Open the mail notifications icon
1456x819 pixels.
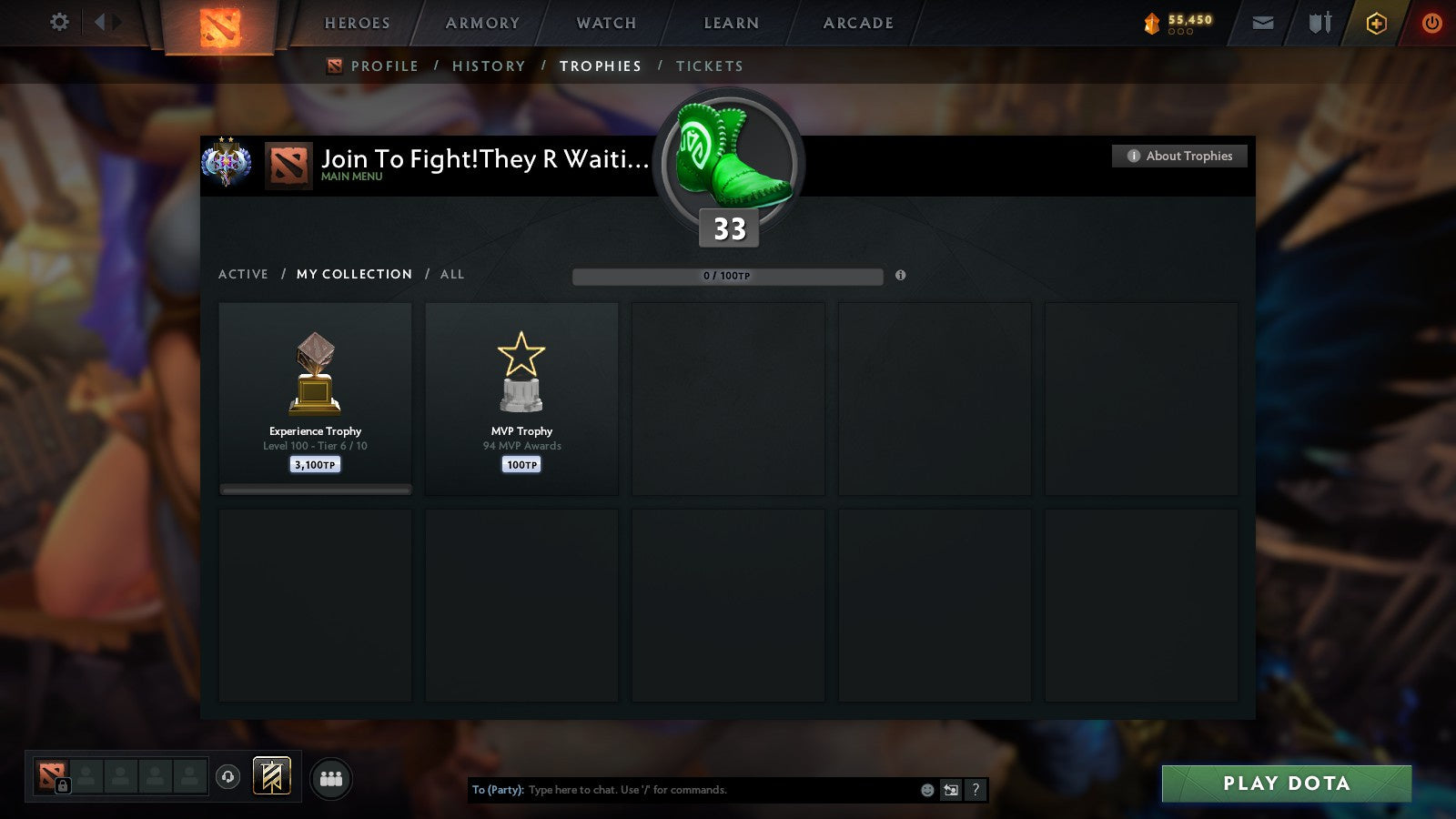tap(1264, 23)
